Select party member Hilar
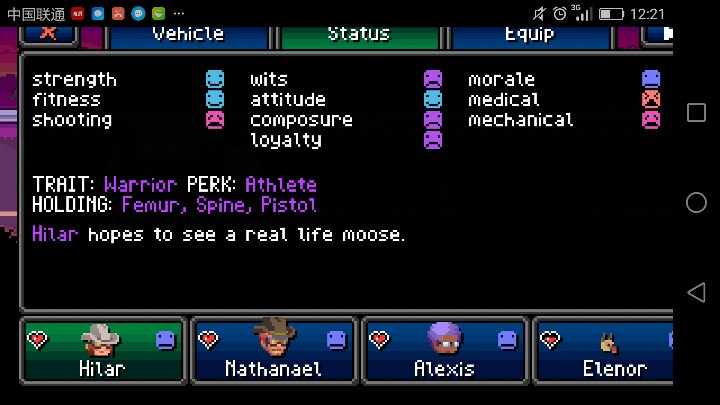 click(102, 351)
